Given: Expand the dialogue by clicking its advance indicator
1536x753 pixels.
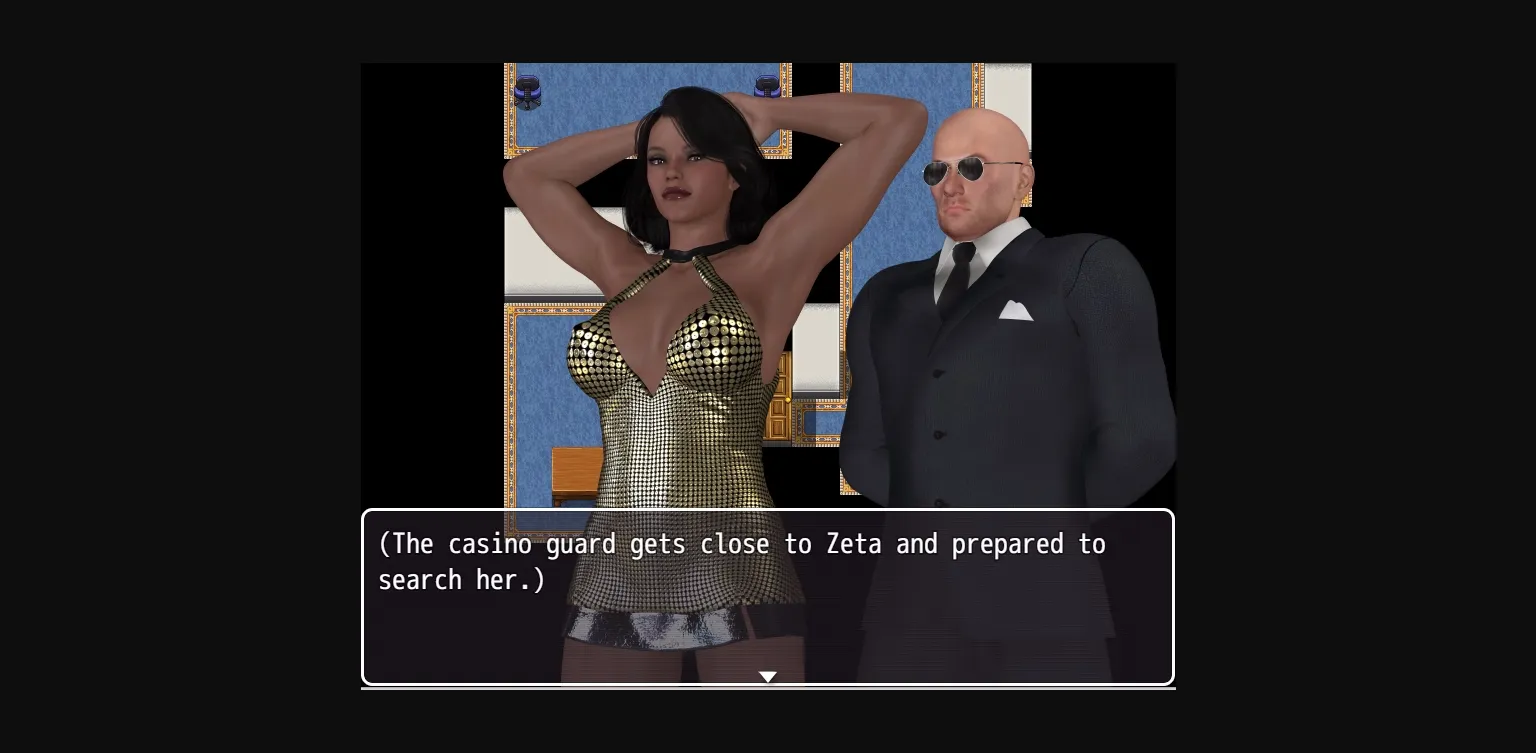Looking at the screenshot, I should pos(768,676).
